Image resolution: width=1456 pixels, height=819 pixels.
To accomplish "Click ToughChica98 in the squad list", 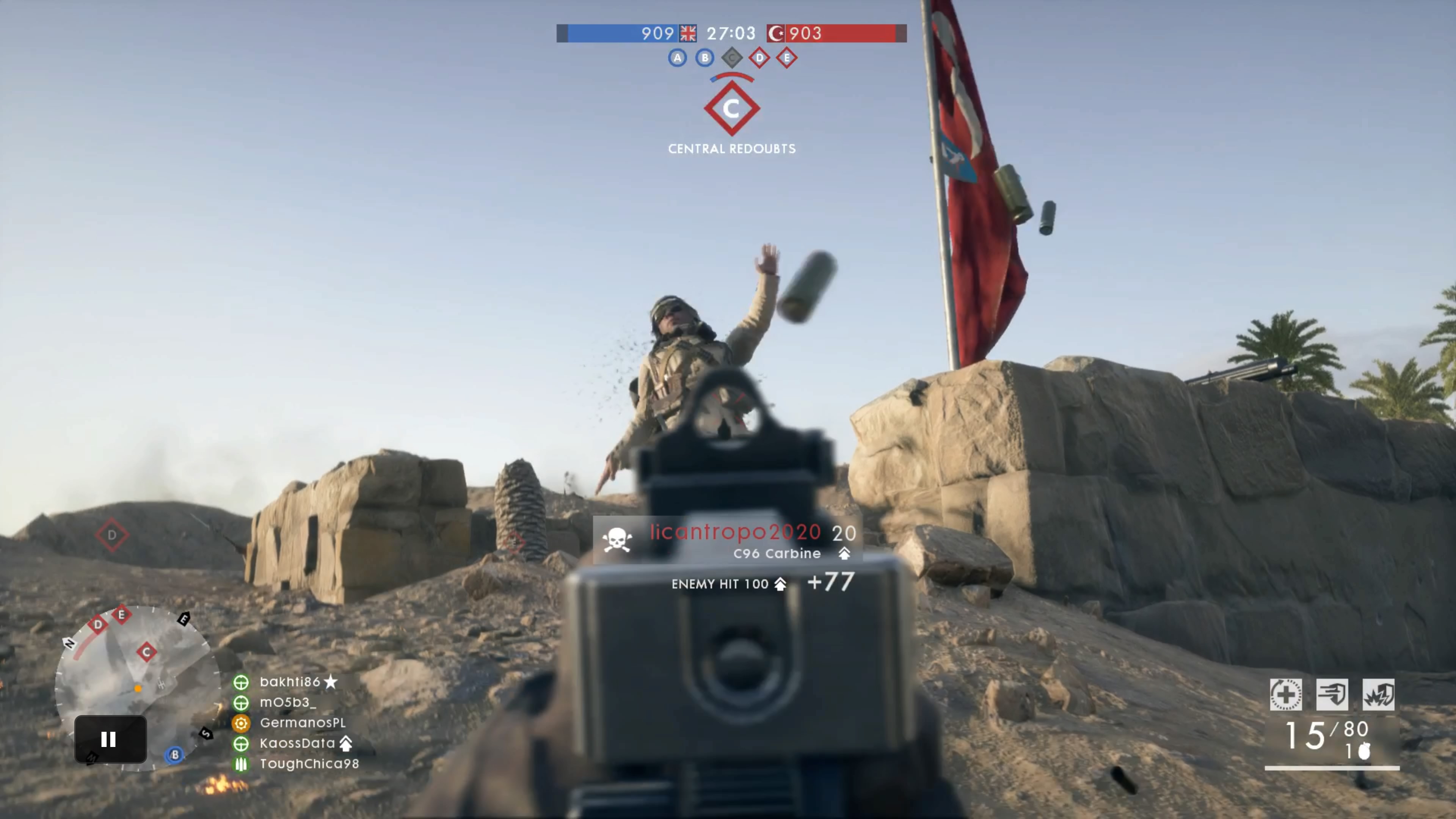I will 309,764.
